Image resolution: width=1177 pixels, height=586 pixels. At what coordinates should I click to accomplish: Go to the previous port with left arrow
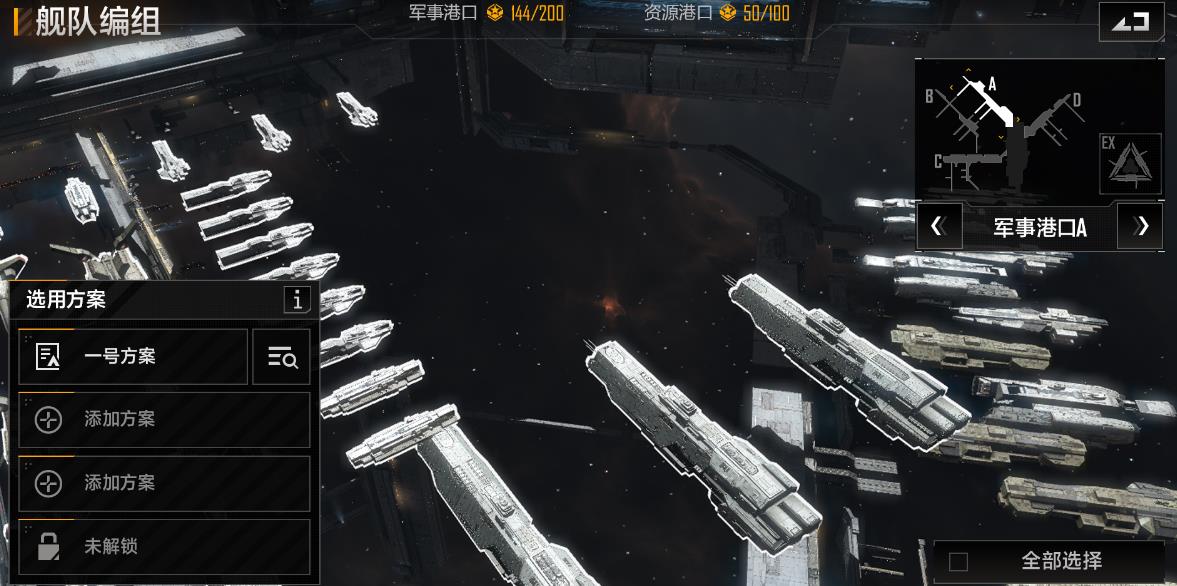[x=939, y=226]
